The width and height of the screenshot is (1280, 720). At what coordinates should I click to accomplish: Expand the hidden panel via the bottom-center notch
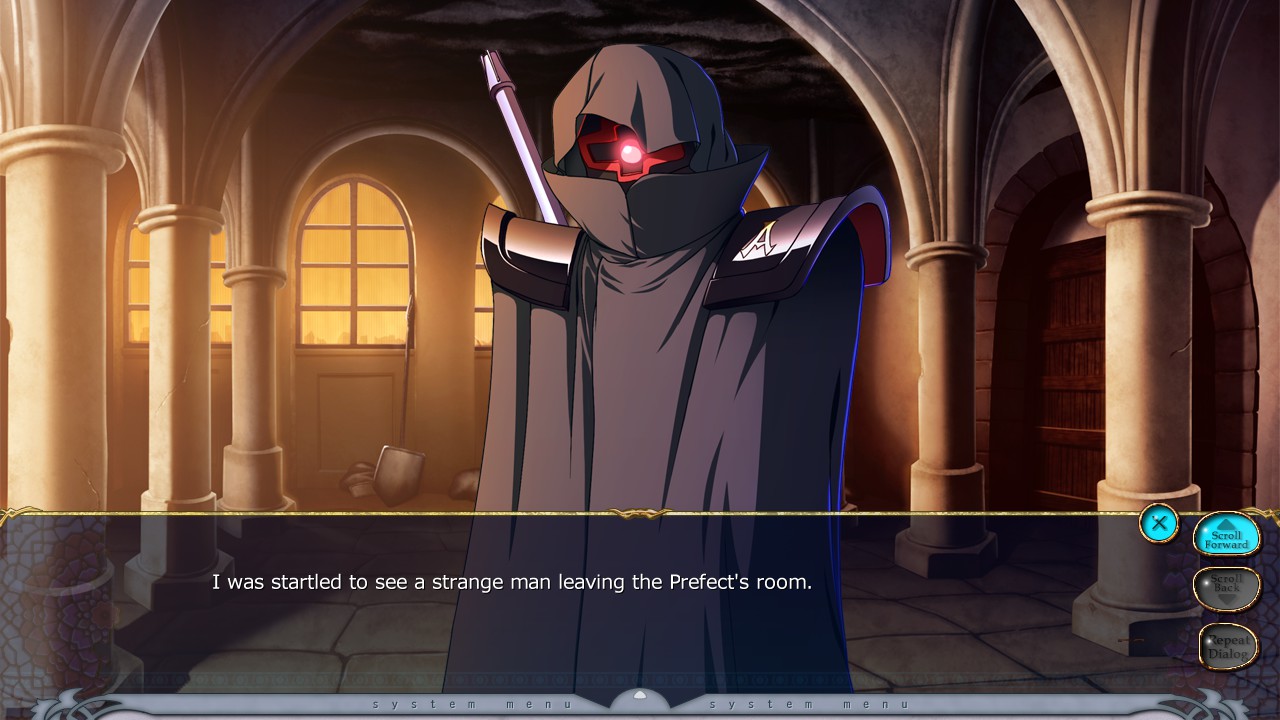pyautogui.click(x=640, y=700)
